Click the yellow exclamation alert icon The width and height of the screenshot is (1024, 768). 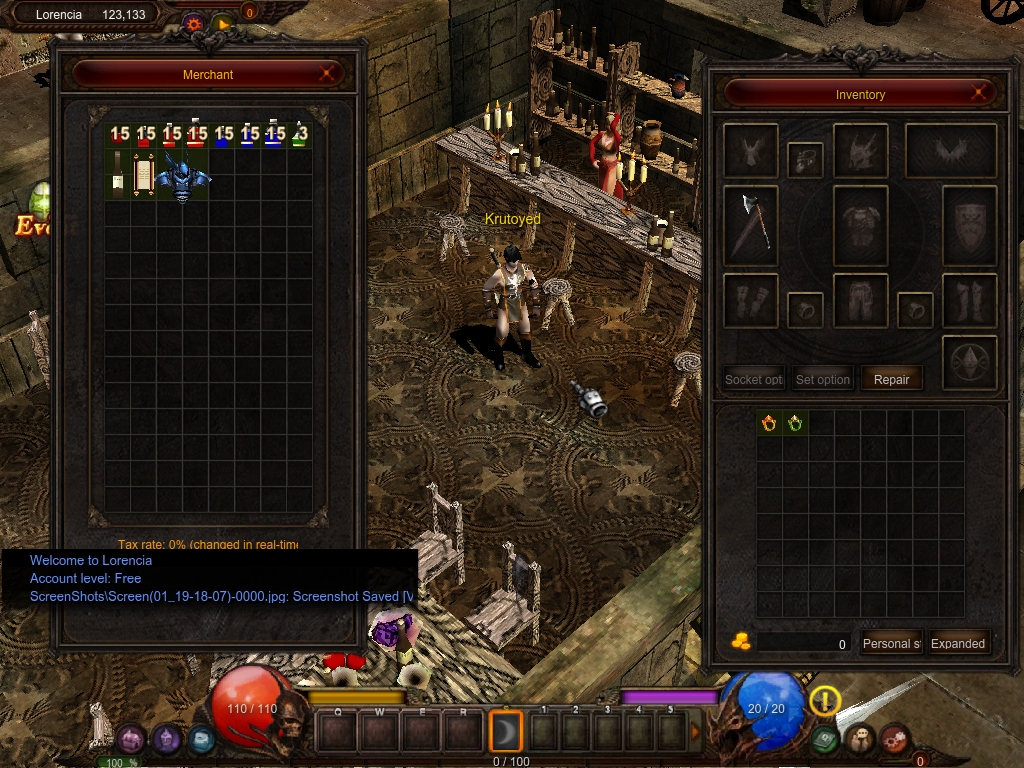click(x=825, y=701)
